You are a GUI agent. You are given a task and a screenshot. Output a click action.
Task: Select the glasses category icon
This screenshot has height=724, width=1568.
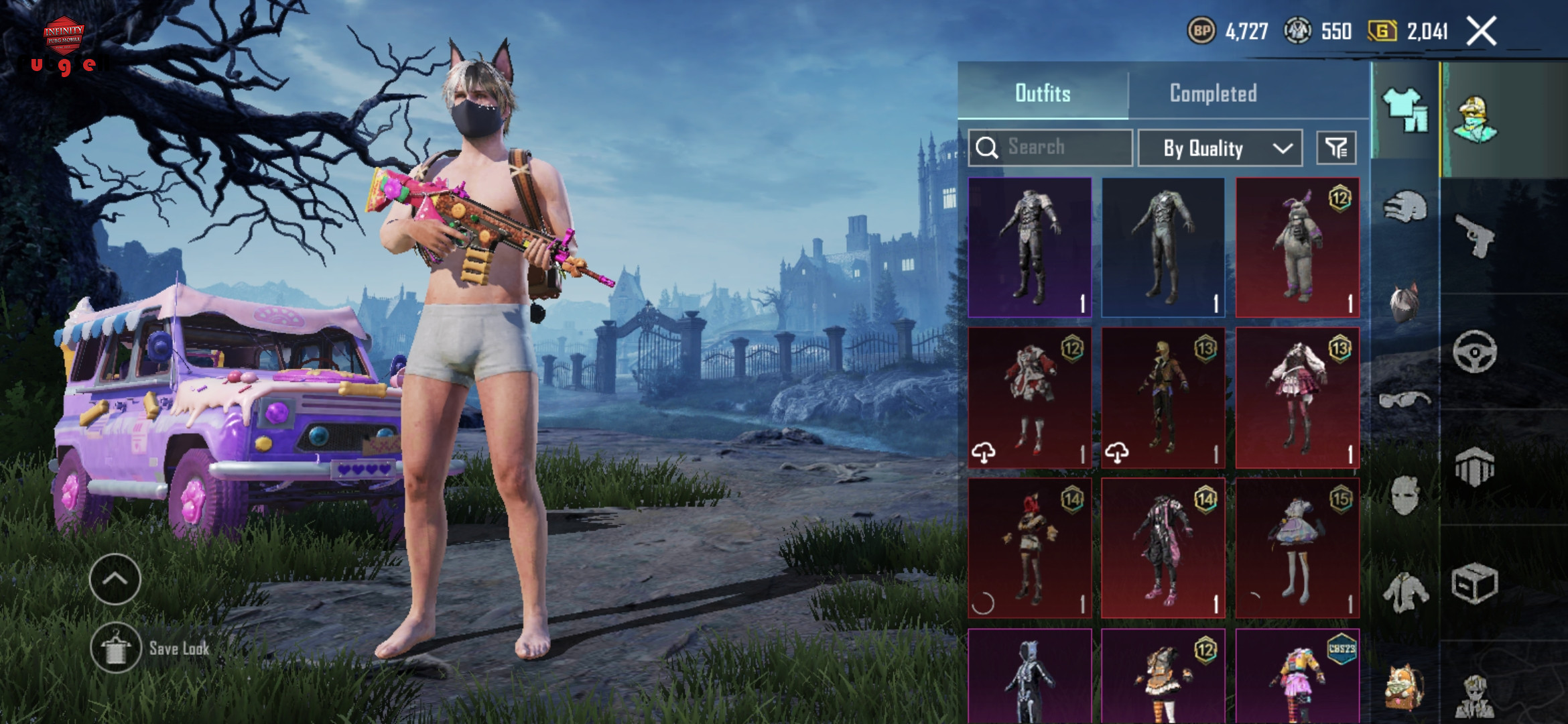pos(1405,400)
